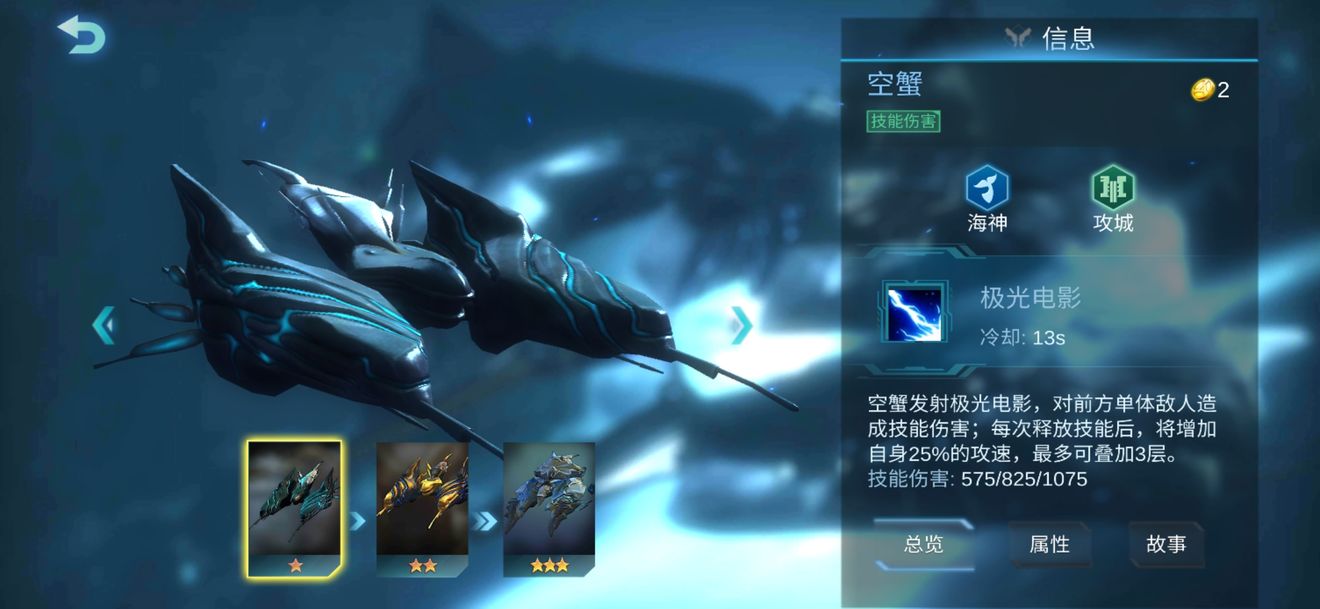The width and height of the screenshot is (1320, 609).
Task: Click the 技能伤害 skill damage tag
Action: (904, 122)
